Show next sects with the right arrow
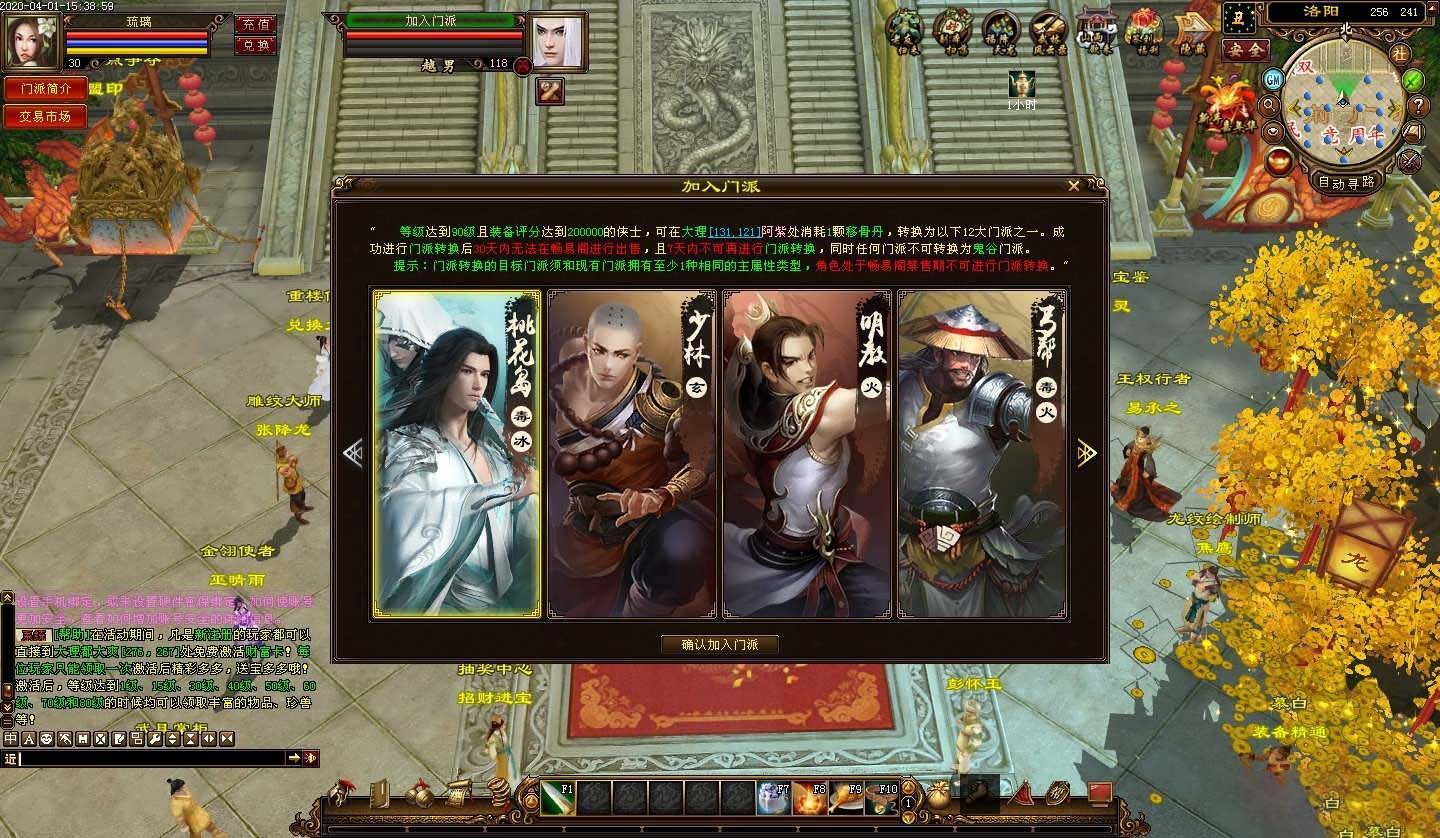The image size is (1440, 838). tap(1087, 454)
